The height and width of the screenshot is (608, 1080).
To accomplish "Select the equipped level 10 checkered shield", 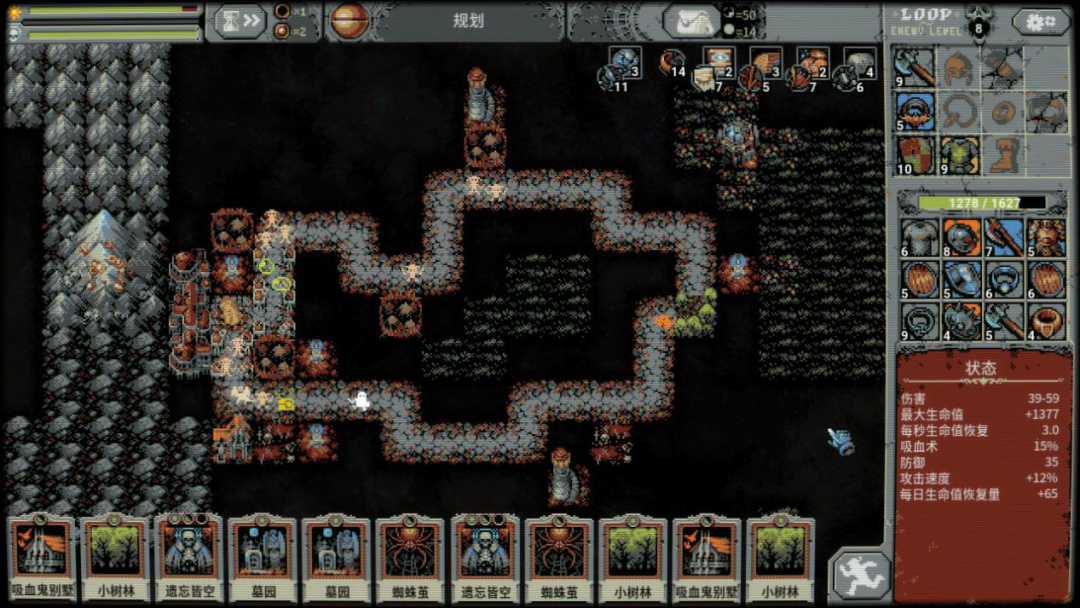I will 915,155.
